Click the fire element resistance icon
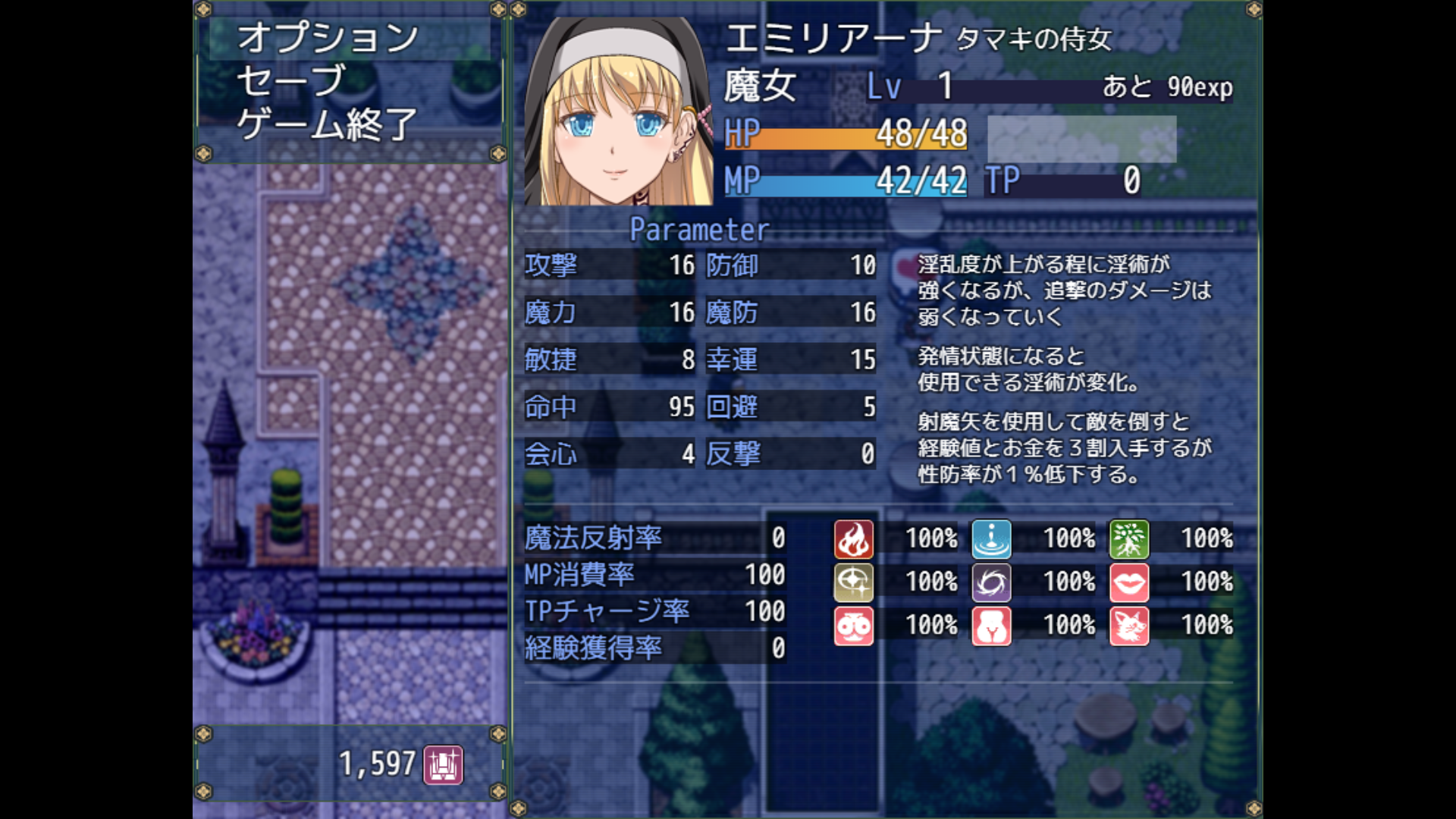Image resolution: width=1456 pixels, height=819 pixels. (x=854, y=539)
